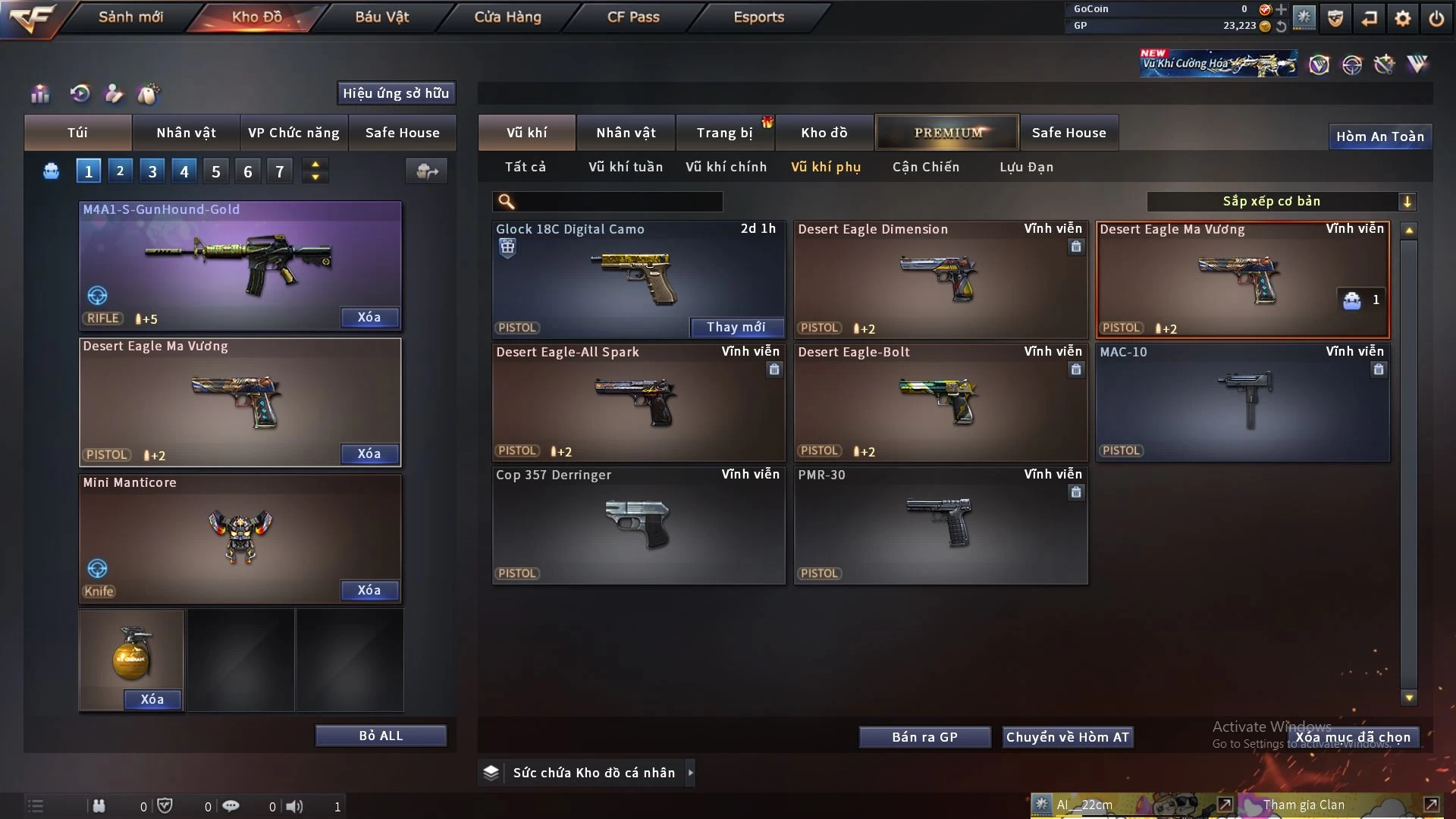The width and height of the screenshot is (1456, 819).
Task: Open the Cửa Hàng shop menu
Action: coord(507,17)
